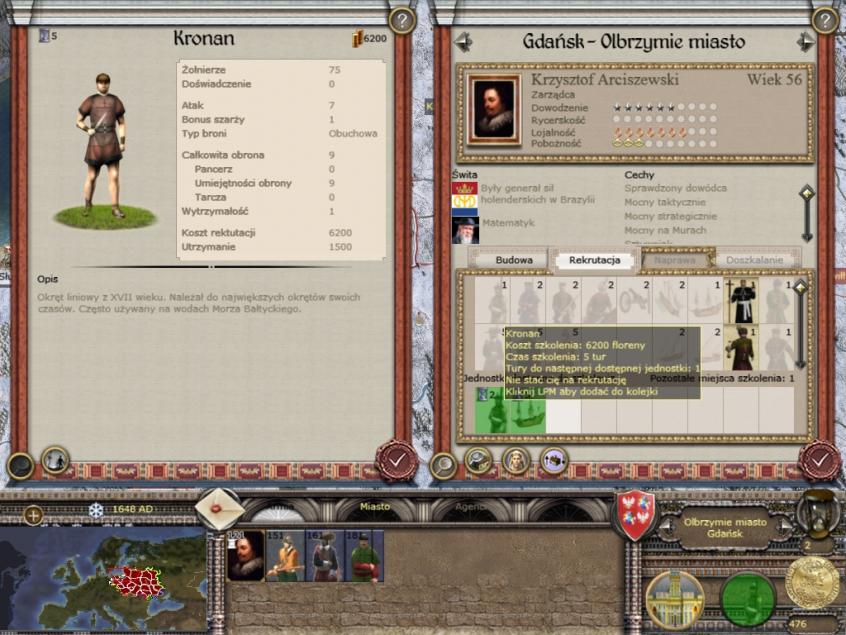Select the general's unit card in army bar
The width and height of the screenshot is (846, 635).
245,557
